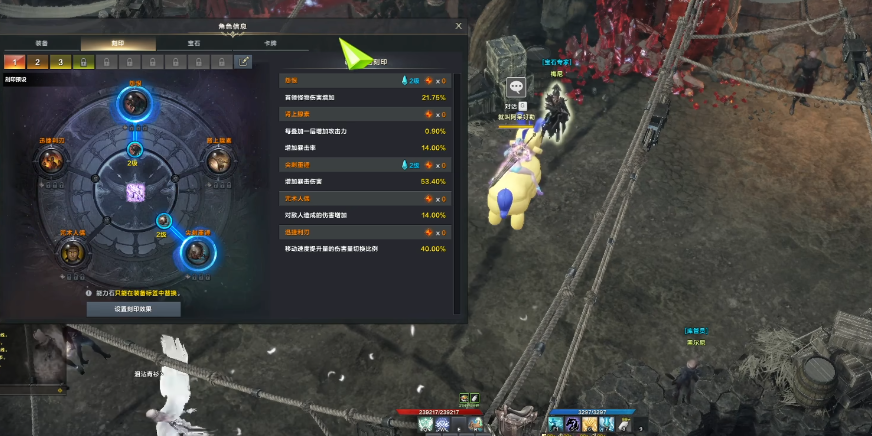Switch to the 装备 tab
Image resolution: width=872 pixels, height=436 pixels.
coord(43,44)
